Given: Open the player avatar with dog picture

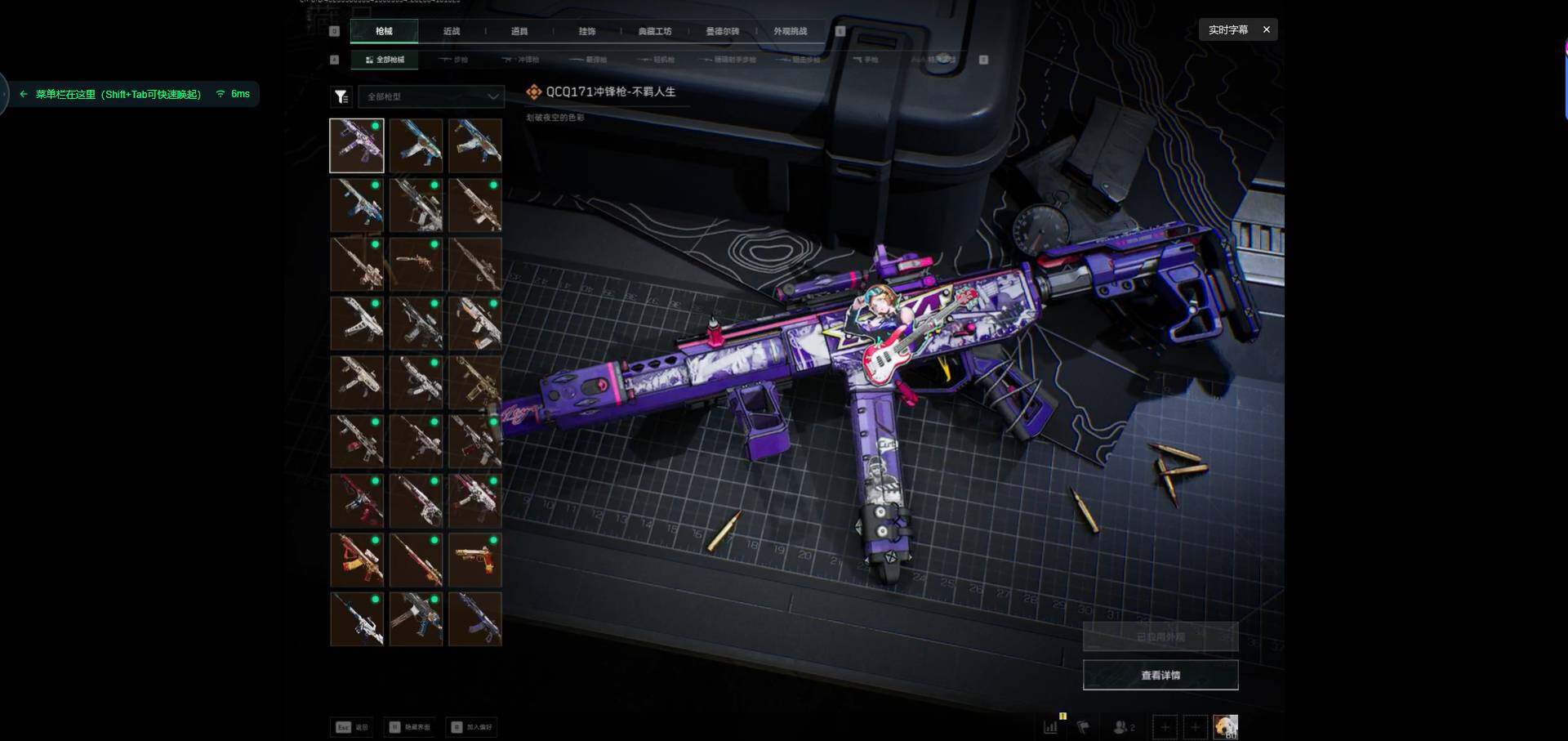Looking at the screenshot, I should point(1225,726).
